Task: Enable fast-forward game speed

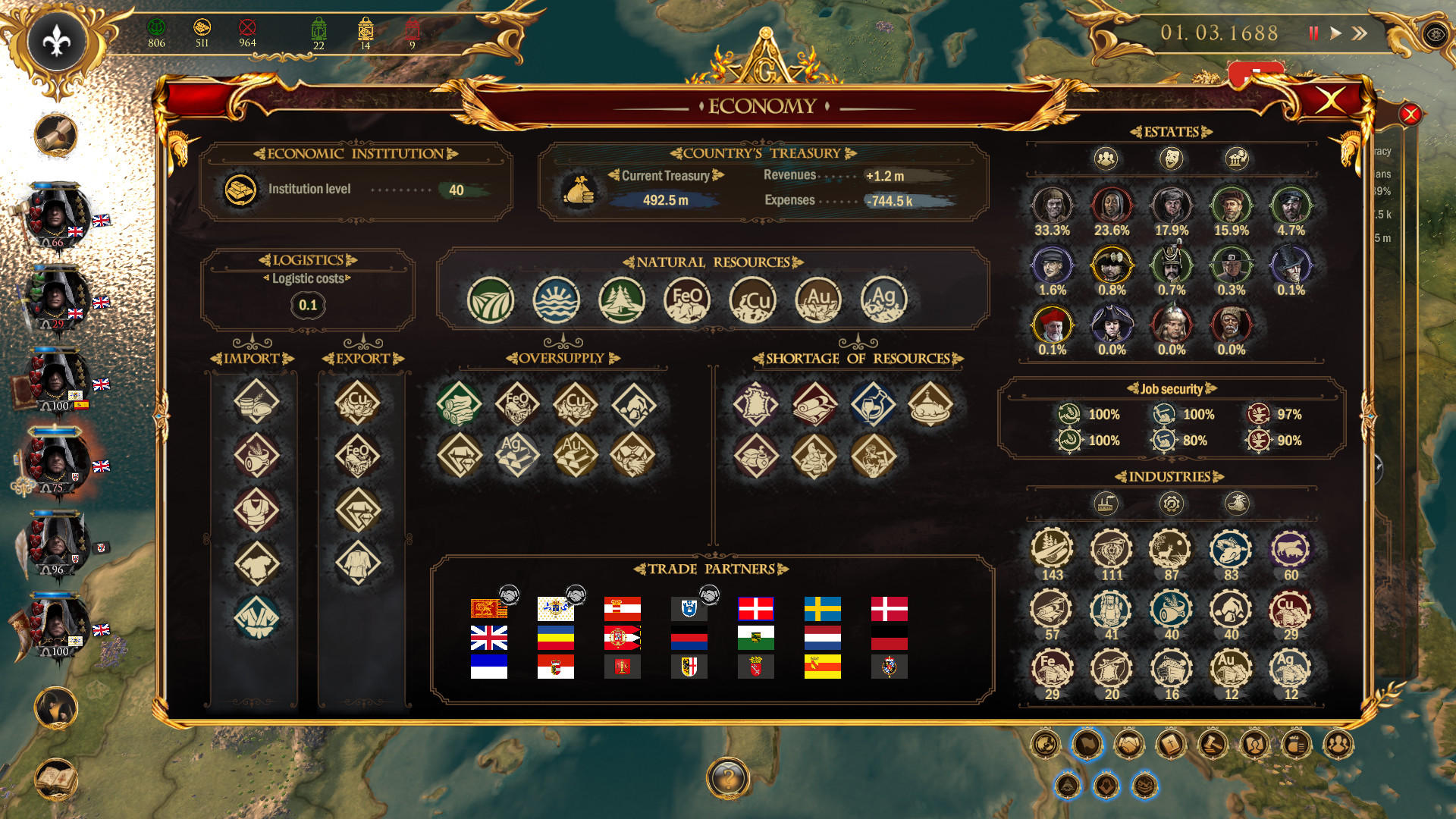Action: (1360, 33)
